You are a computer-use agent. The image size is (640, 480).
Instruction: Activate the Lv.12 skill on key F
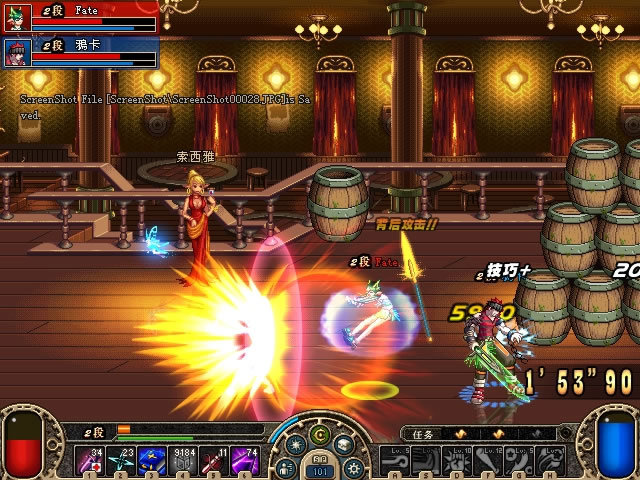pyautogui.click(x=489, y=461)
